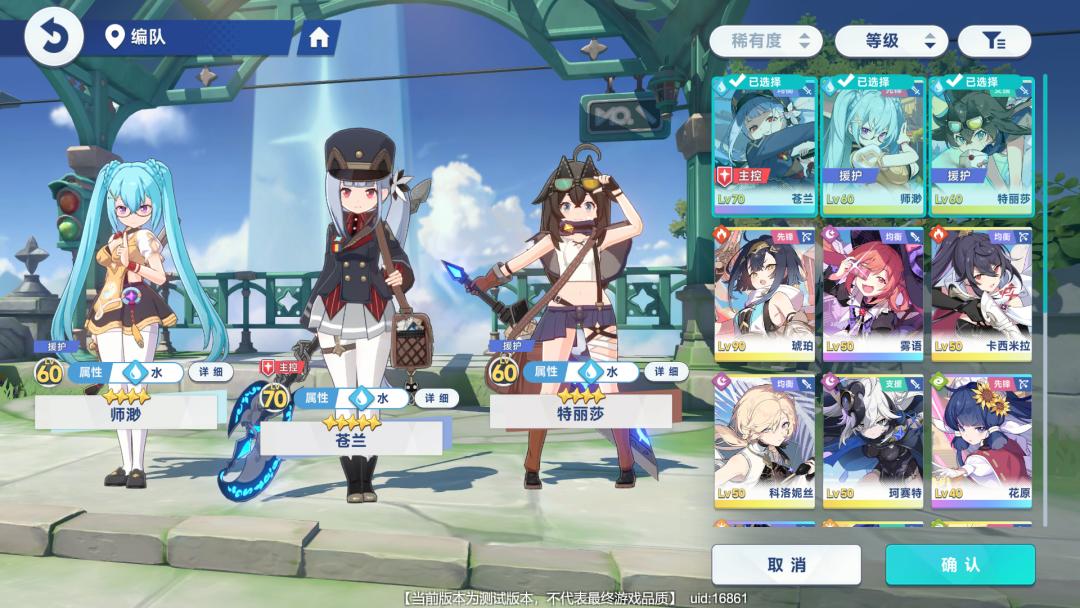Choose the 花原 character card
The width and height of the screenshot is (1080, 608).
(981, 441)
